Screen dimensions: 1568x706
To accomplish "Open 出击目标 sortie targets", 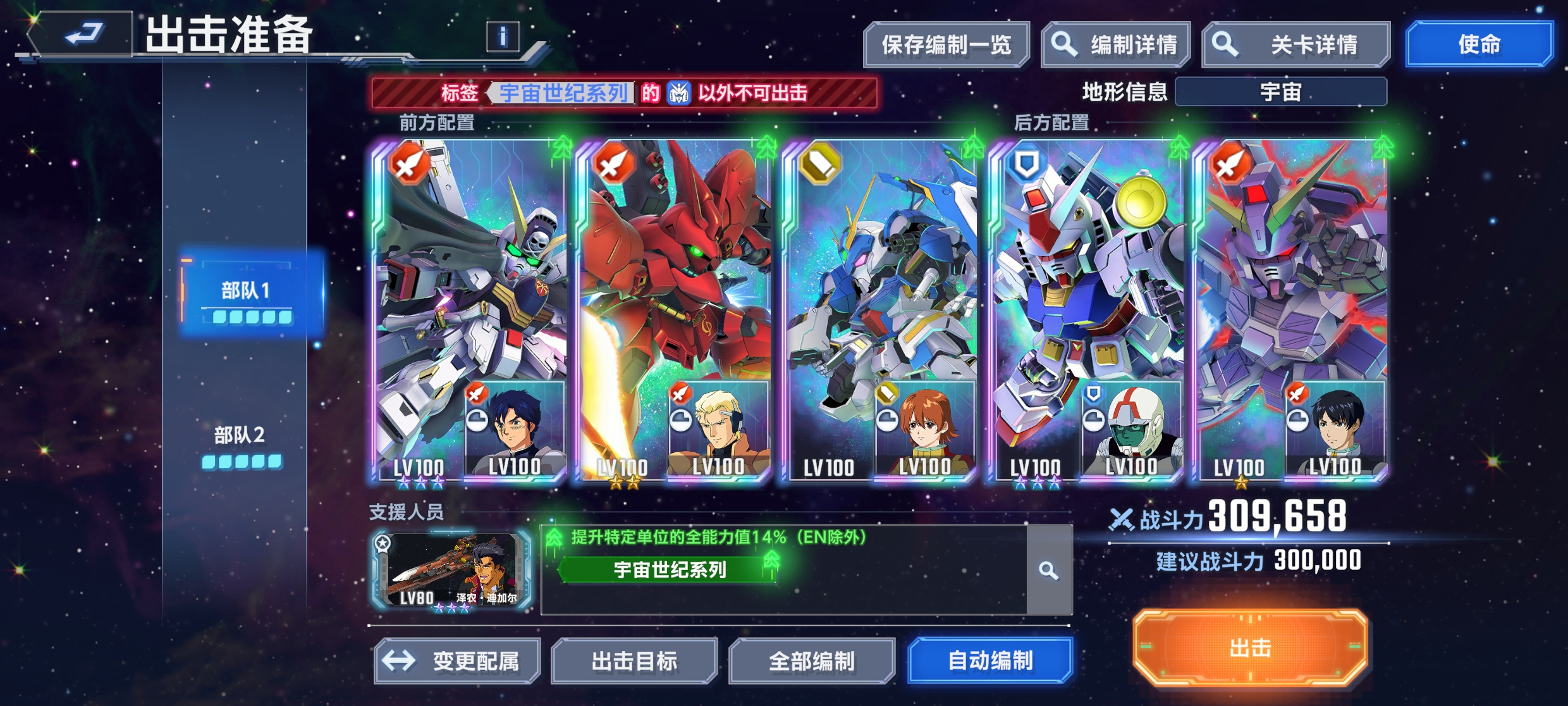I will [634, 661].
